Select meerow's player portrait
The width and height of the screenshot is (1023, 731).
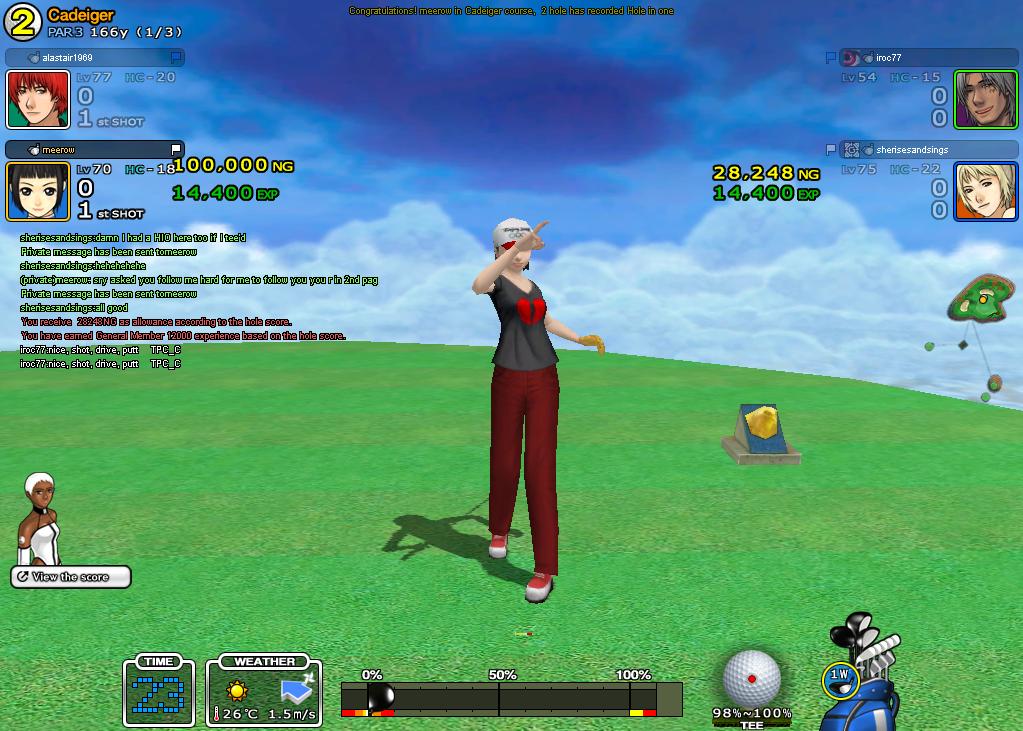38,191
